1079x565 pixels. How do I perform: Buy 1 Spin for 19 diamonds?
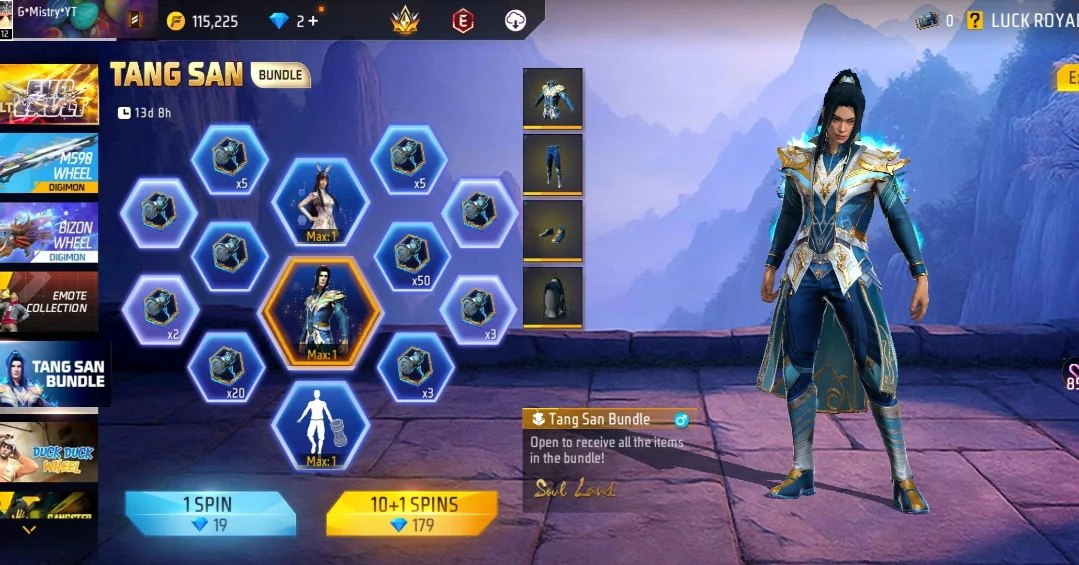[x=210, y=513]
